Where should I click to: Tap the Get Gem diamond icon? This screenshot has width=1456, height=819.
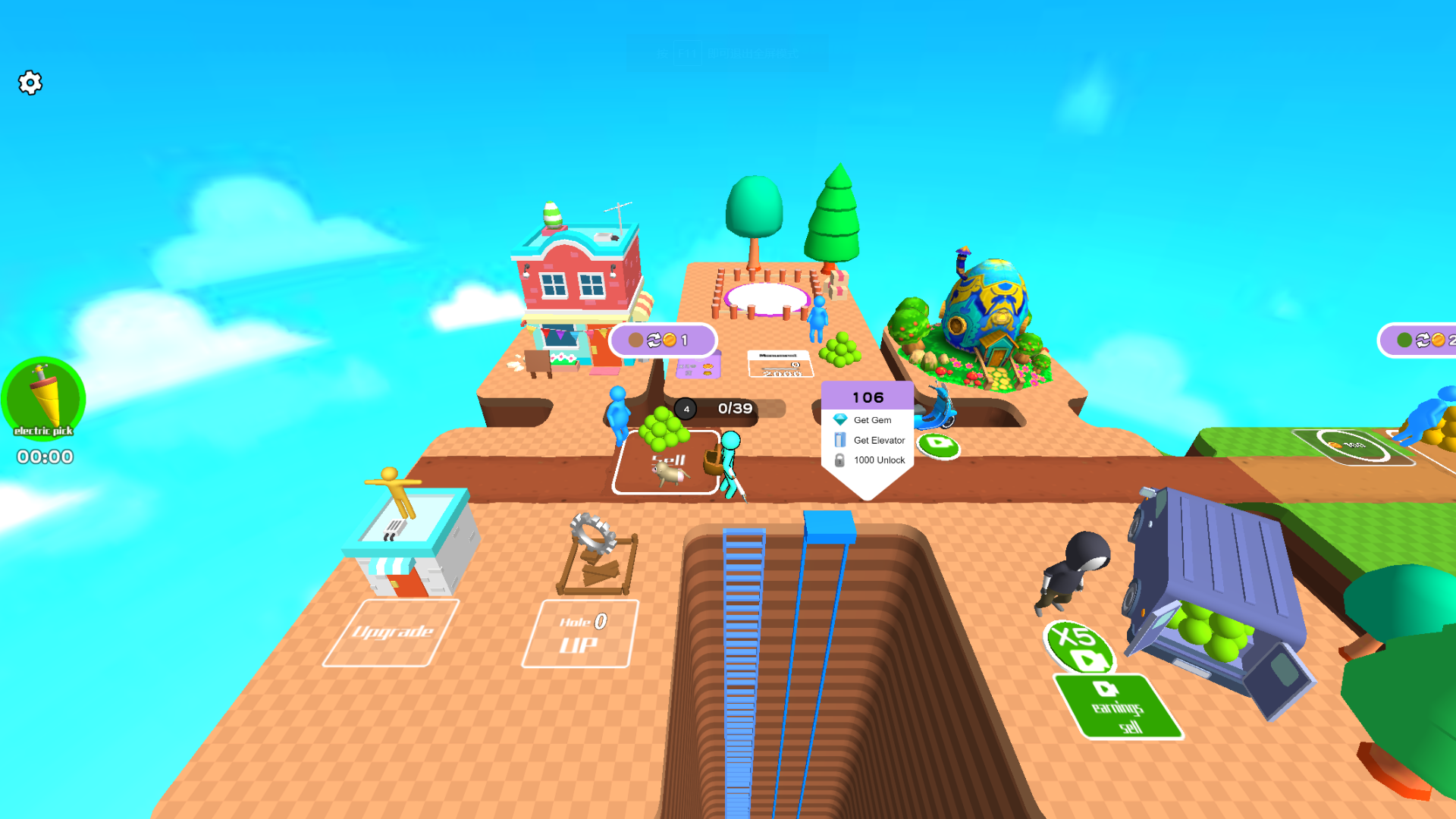coord(840,419)
